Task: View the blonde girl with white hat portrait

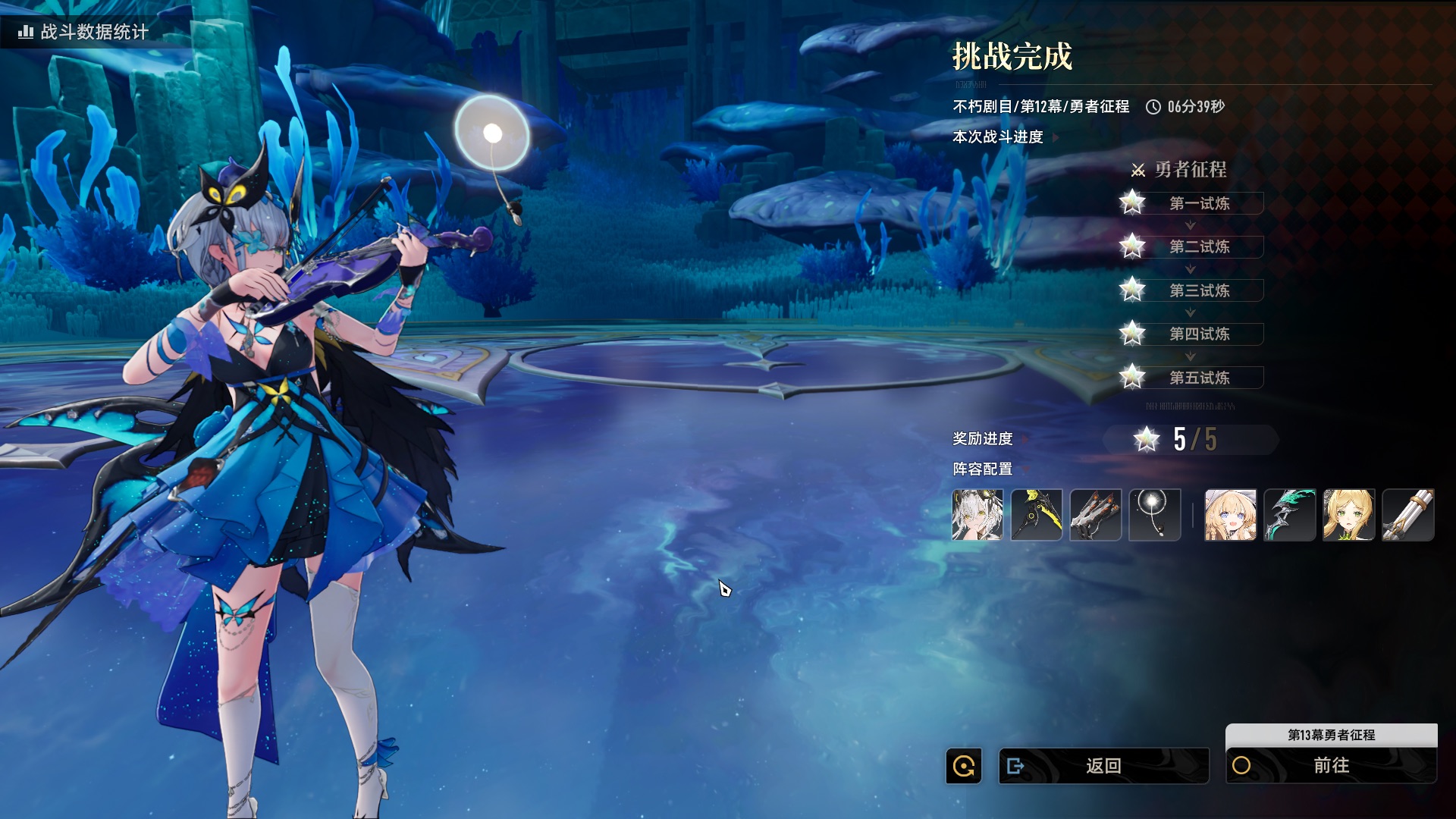Action: tap(1231, 515)
